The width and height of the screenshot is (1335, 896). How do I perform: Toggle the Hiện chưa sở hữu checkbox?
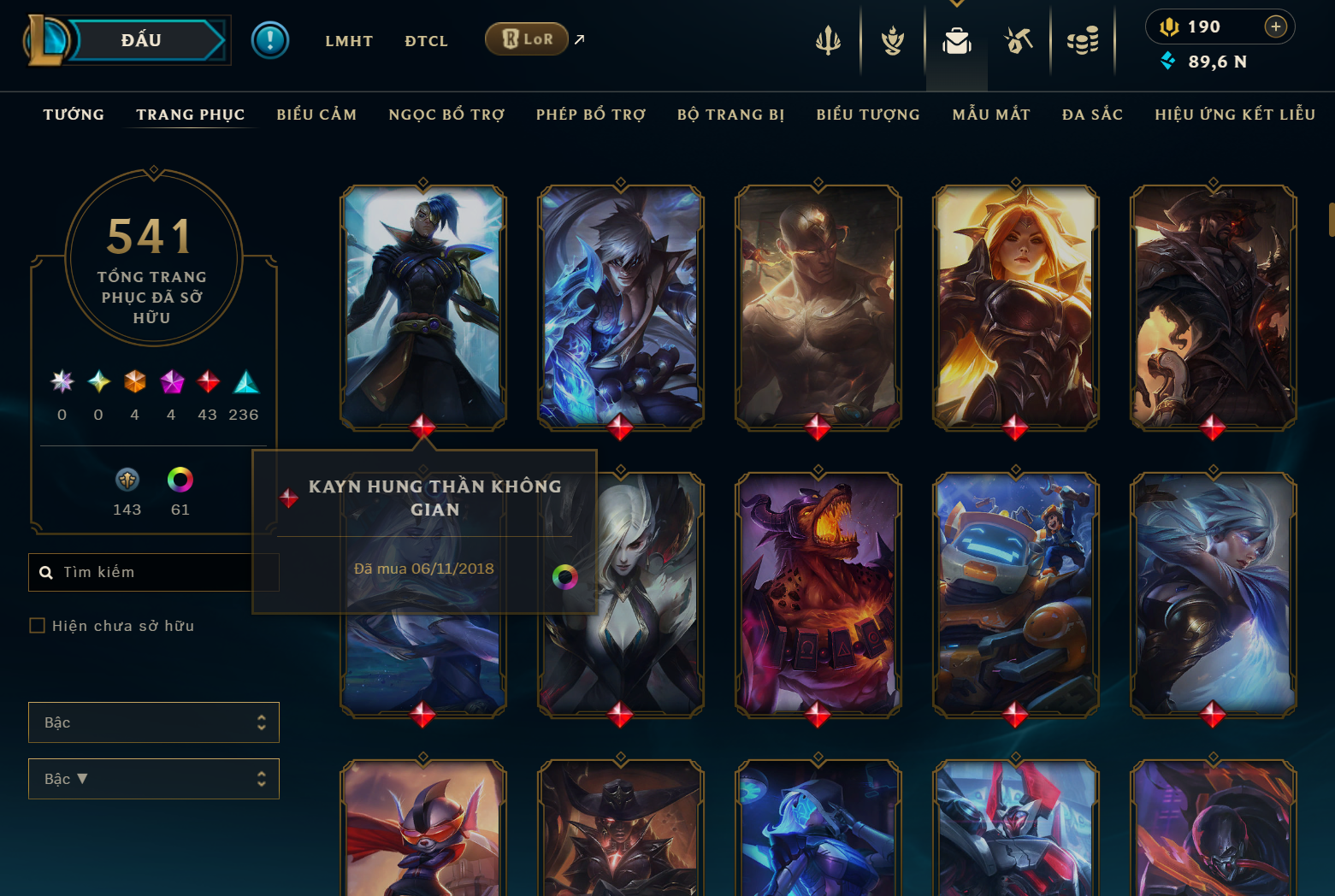point(38,626)
